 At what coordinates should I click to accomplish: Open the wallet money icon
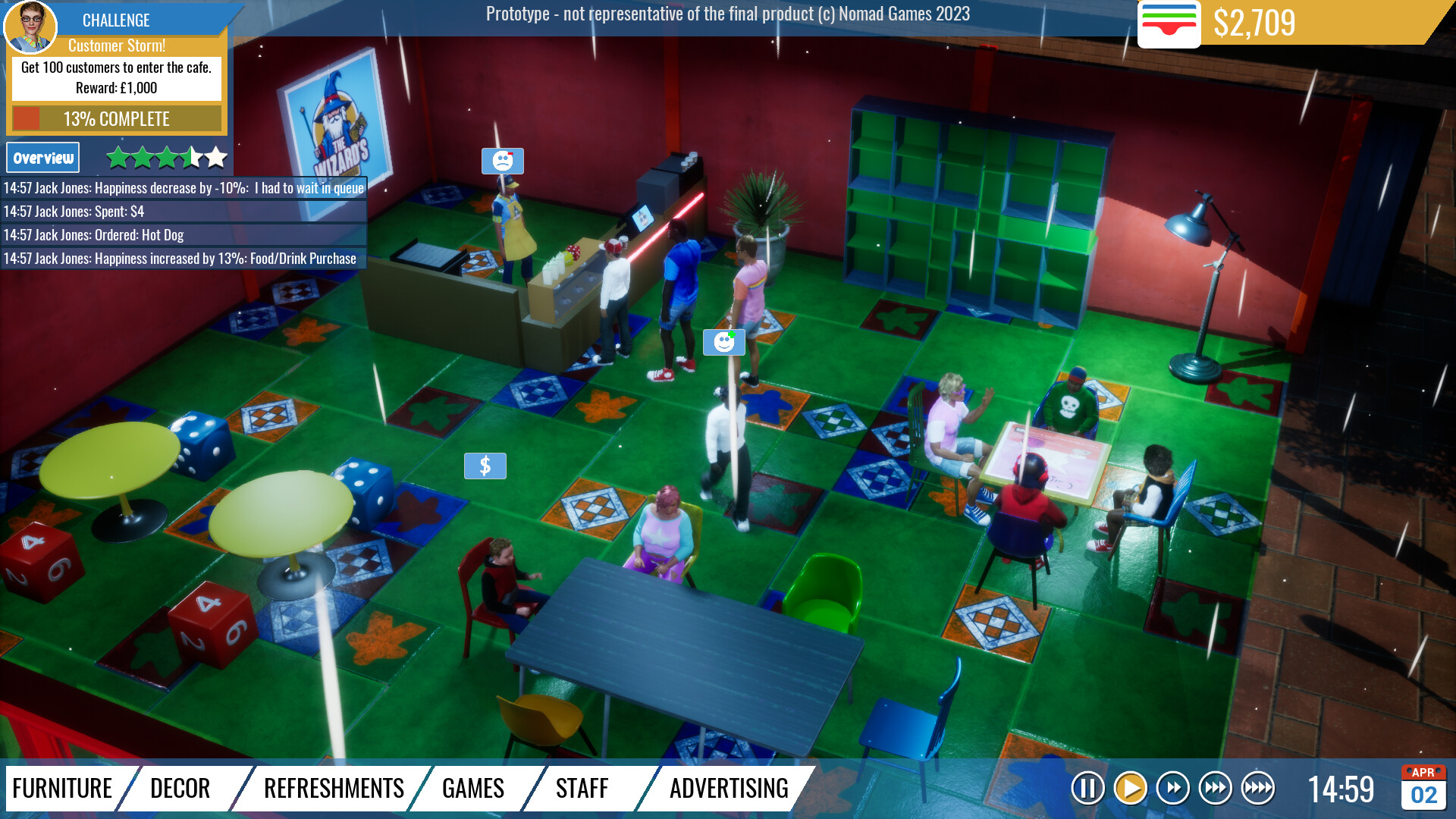coord(1171,24)
